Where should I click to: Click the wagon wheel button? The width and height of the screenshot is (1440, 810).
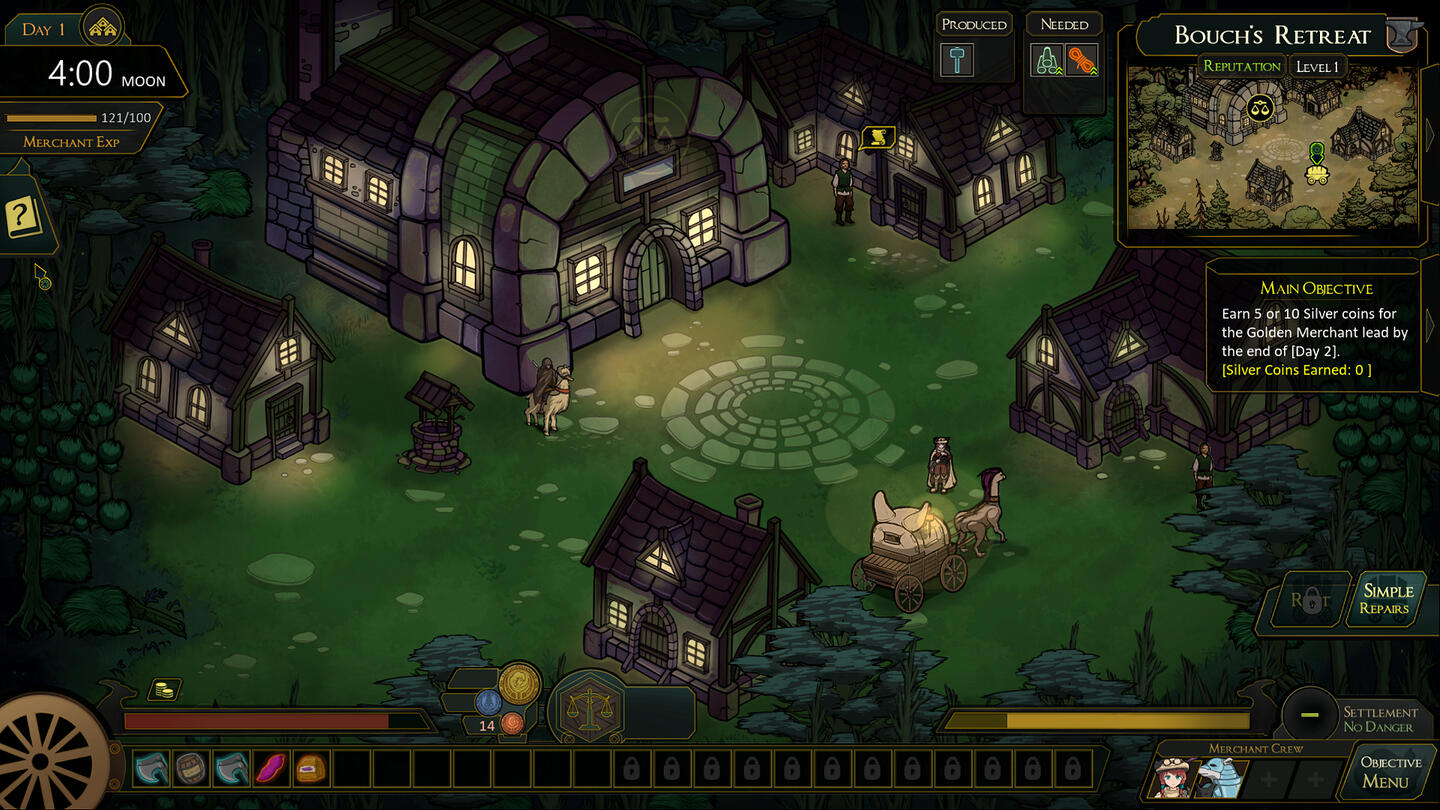45,760
